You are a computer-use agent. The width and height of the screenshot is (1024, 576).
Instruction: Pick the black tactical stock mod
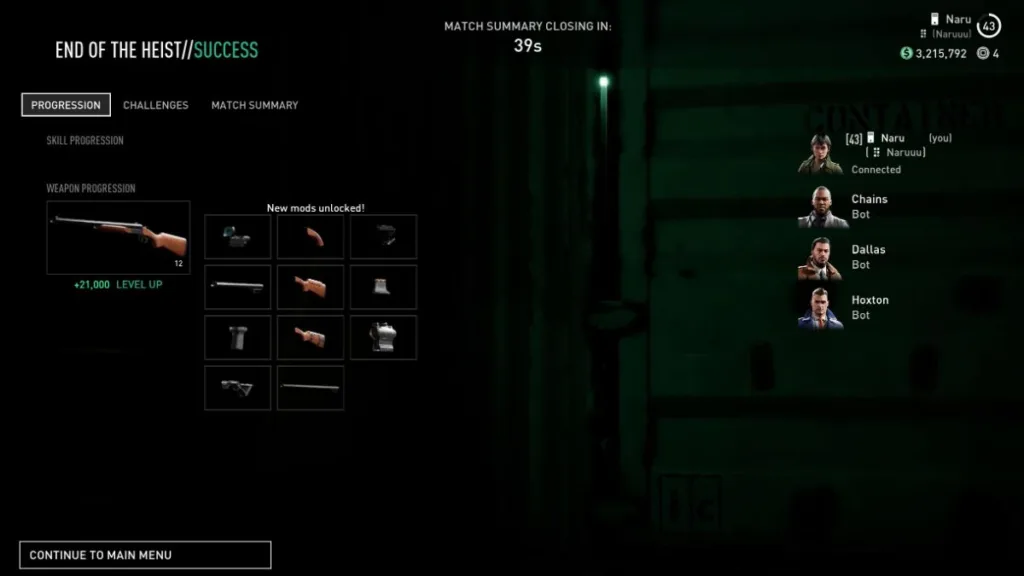237,388
